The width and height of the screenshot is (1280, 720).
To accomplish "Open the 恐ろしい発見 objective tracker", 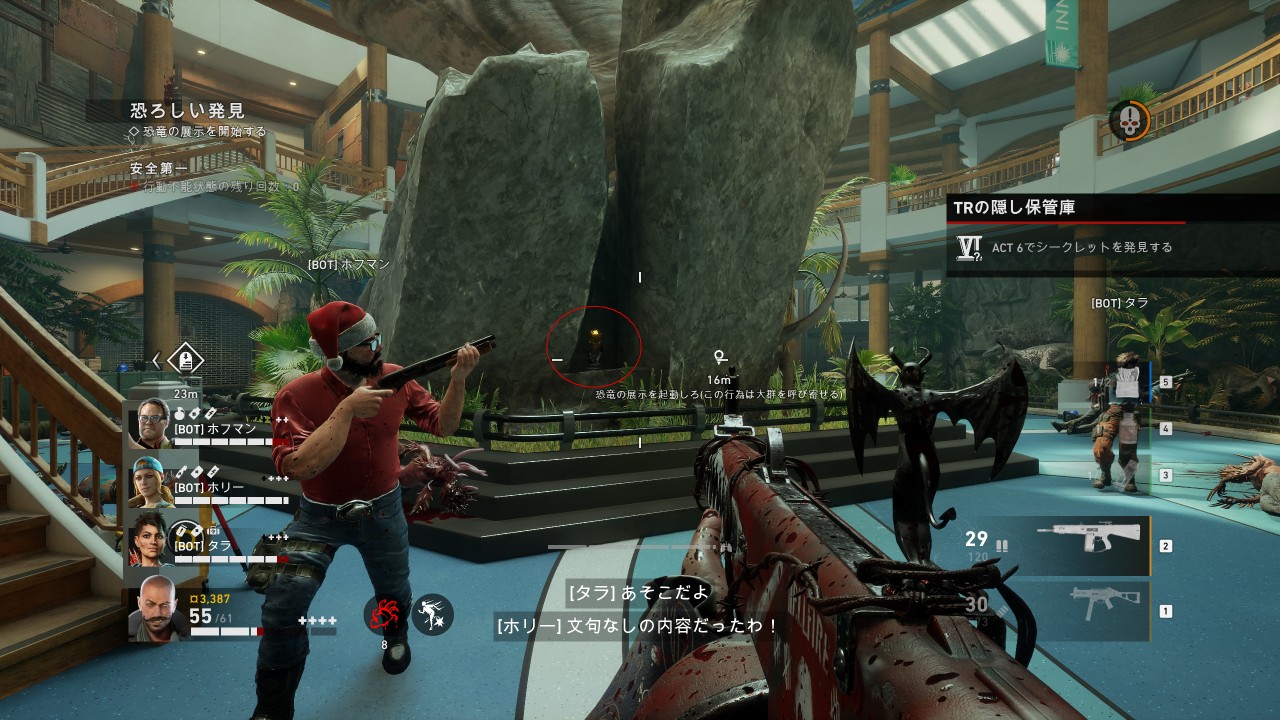I will click(x=188, y=110).
